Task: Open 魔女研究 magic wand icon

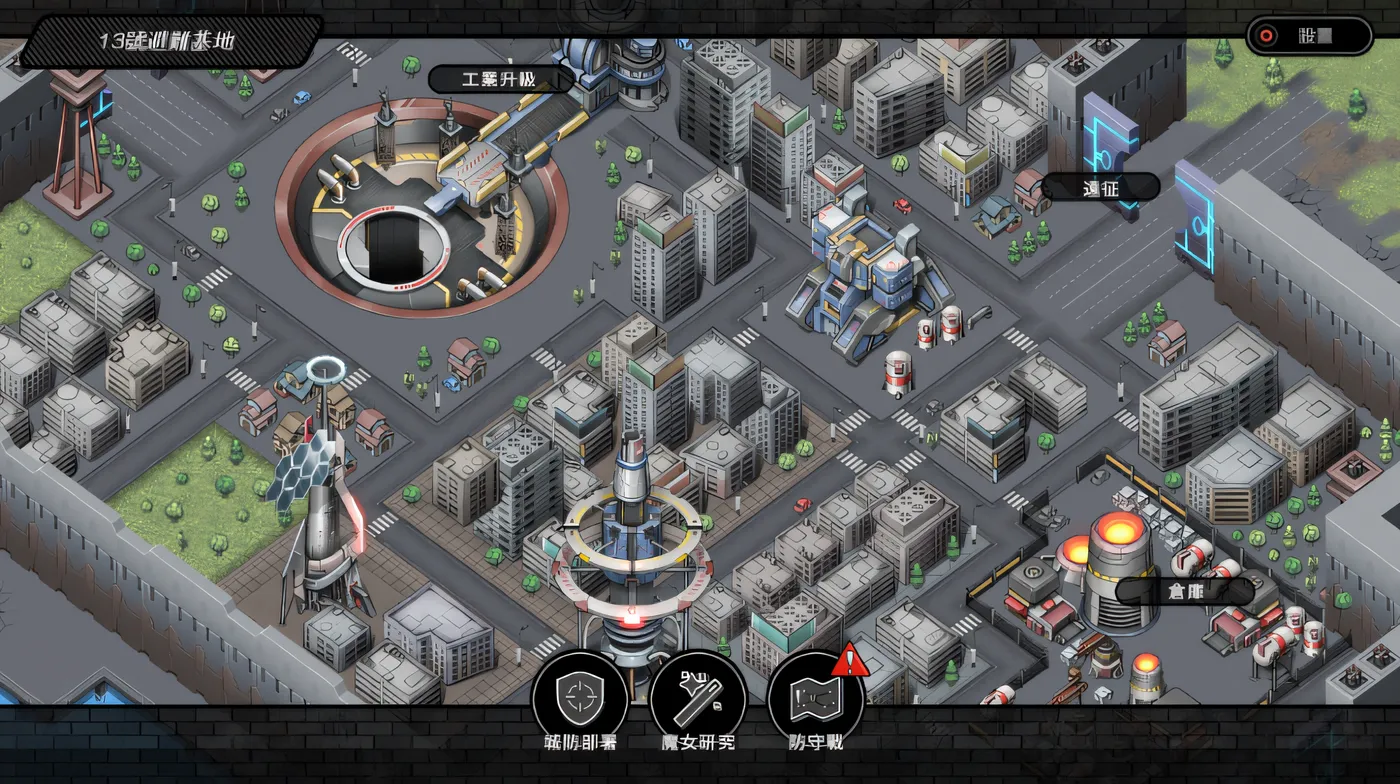Action: [697, 697]
